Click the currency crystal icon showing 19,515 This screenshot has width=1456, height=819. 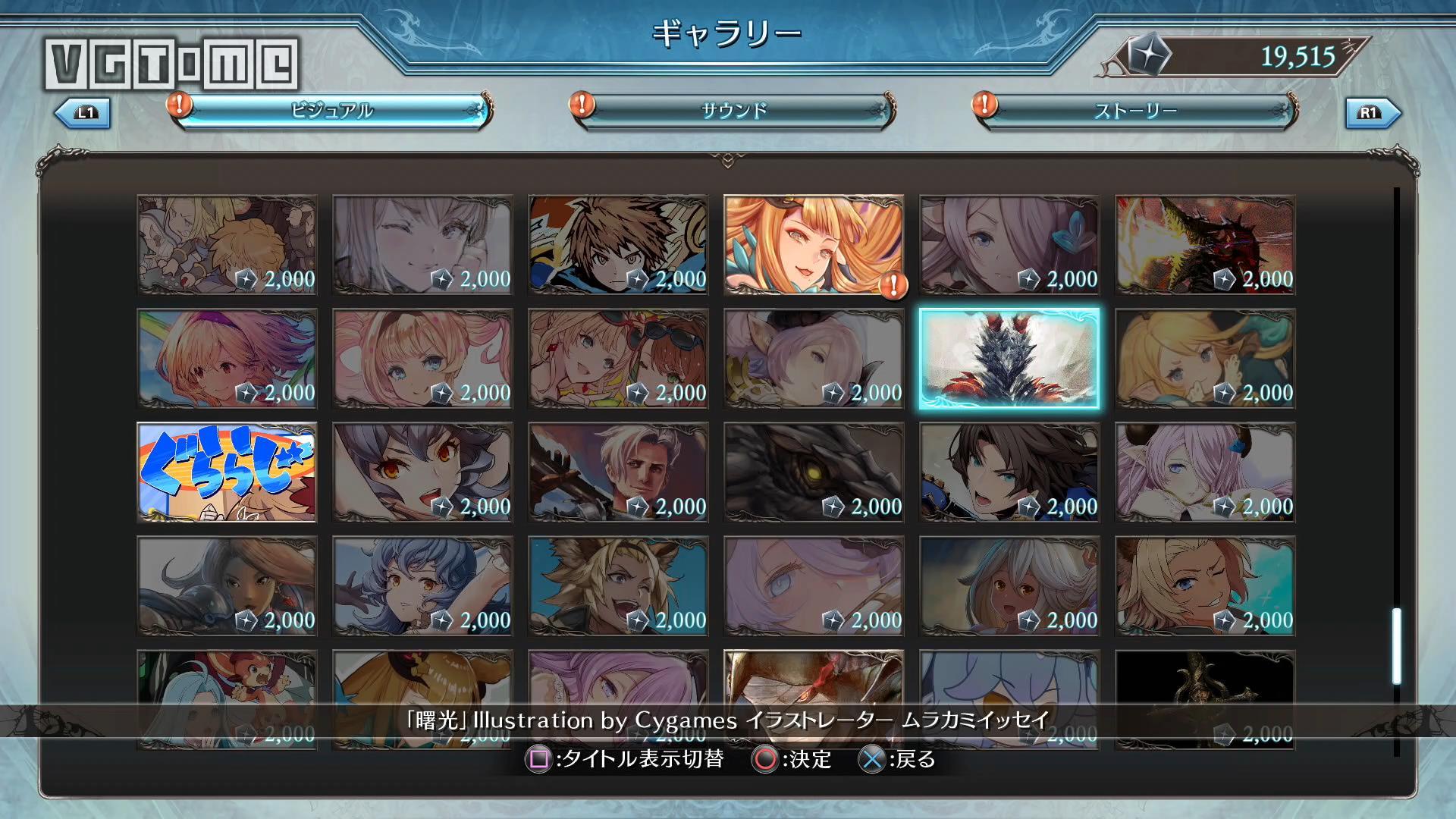[x=1150, y=55]
